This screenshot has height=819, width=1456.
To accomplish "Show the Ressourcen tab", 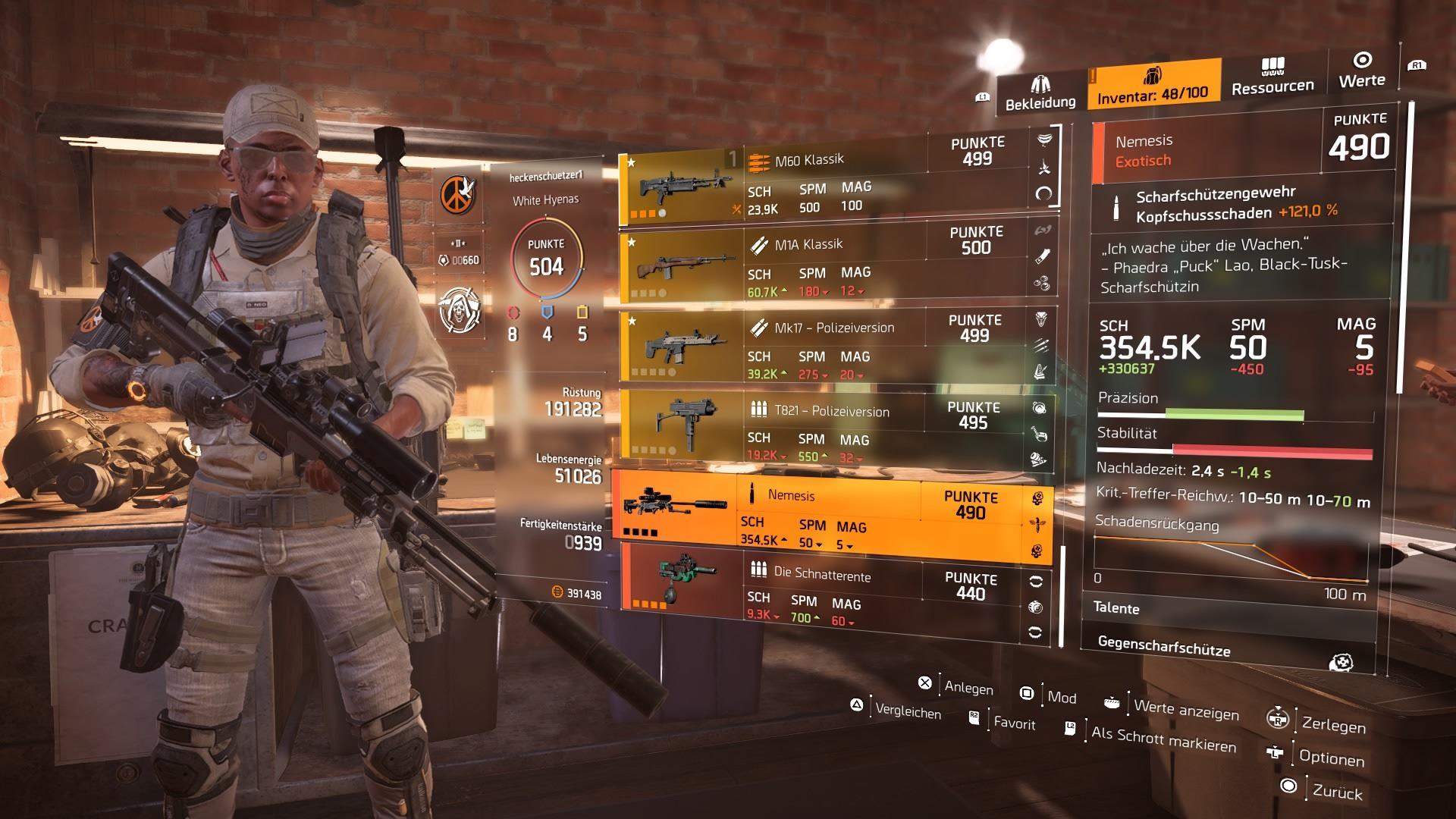I will 1272,78.
